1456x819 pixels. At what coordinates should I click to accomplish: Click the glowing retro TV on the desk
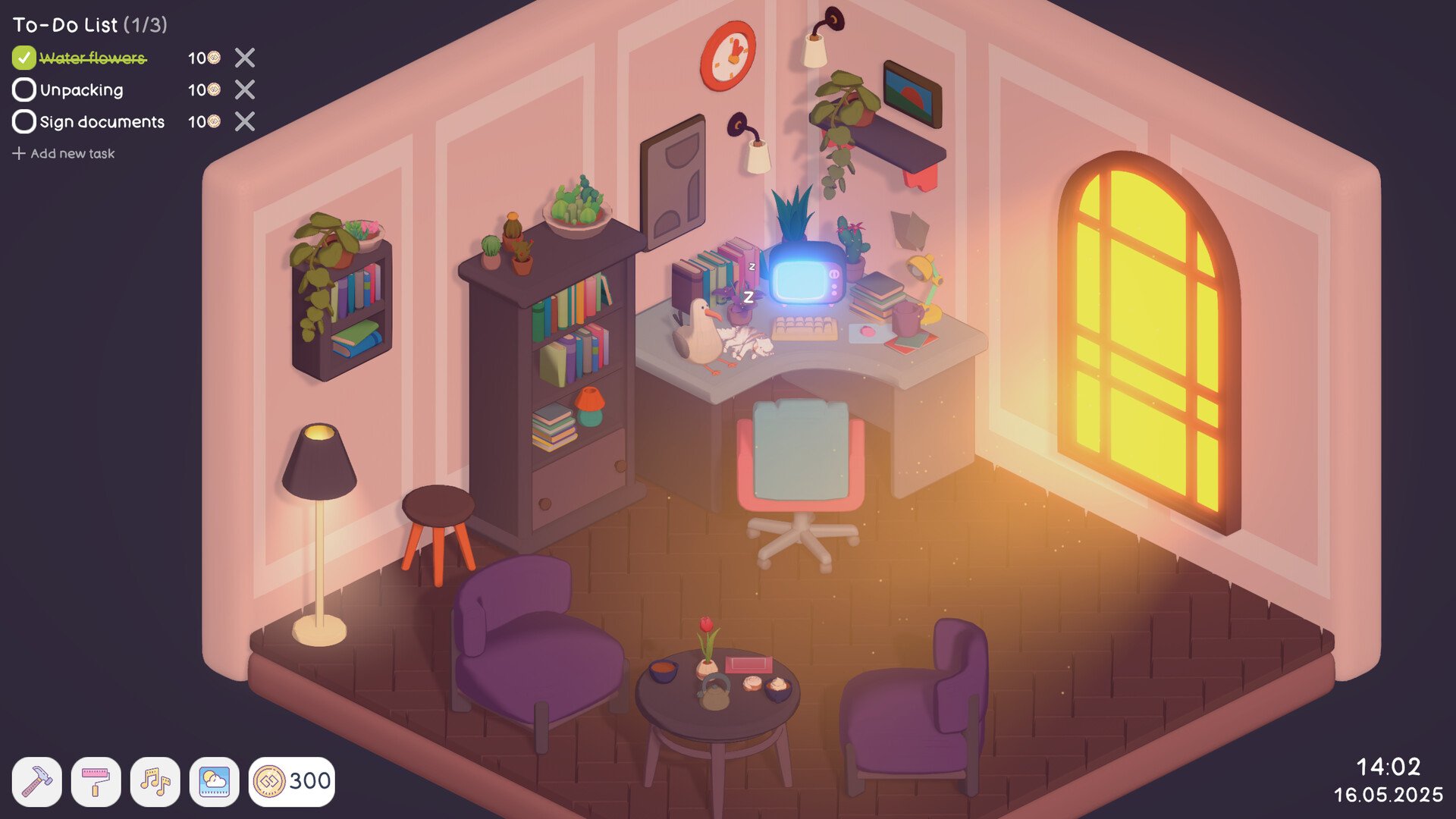tap(806, 277)
